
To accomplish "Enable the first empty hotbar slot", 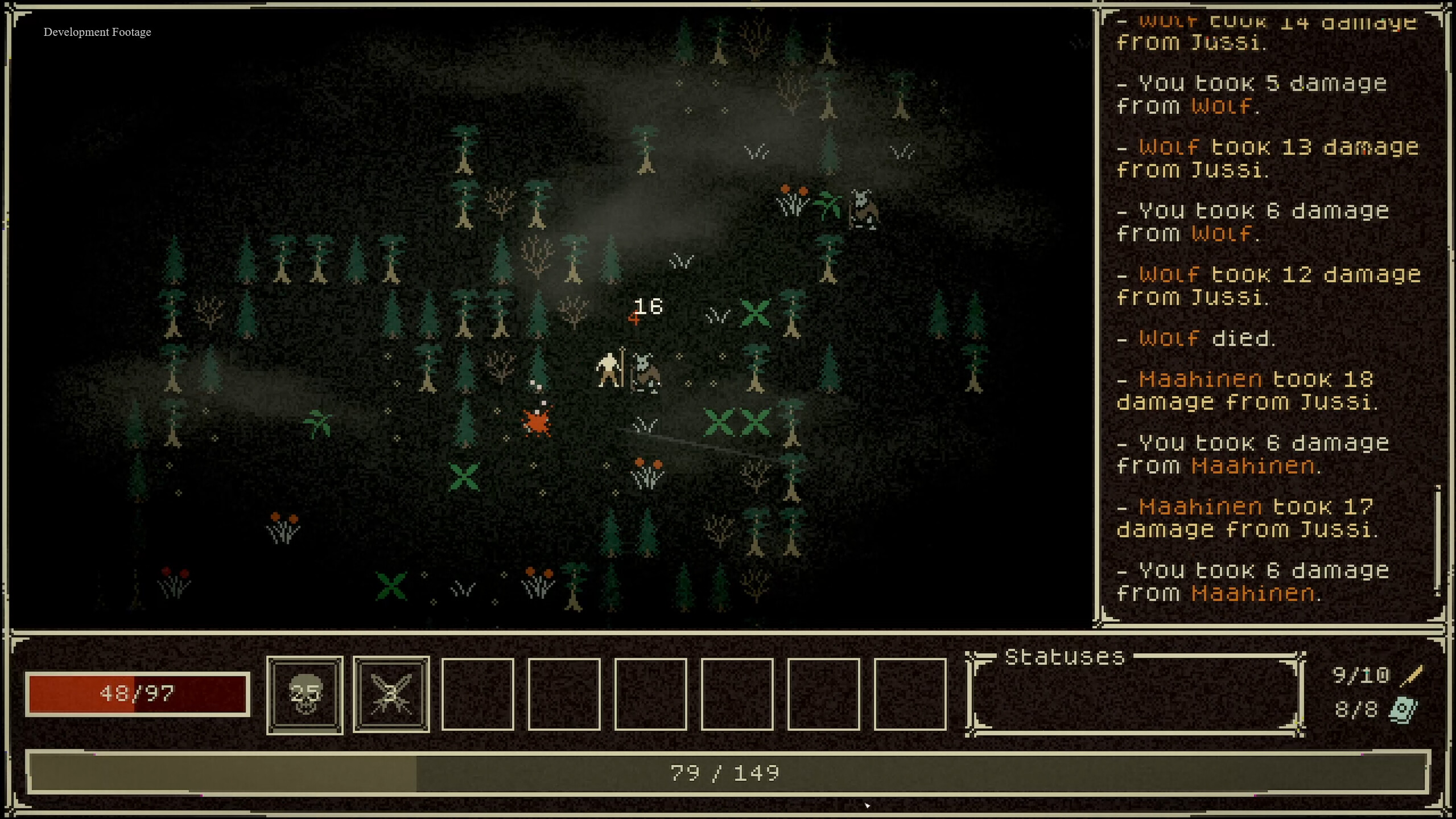I will 478,693.
